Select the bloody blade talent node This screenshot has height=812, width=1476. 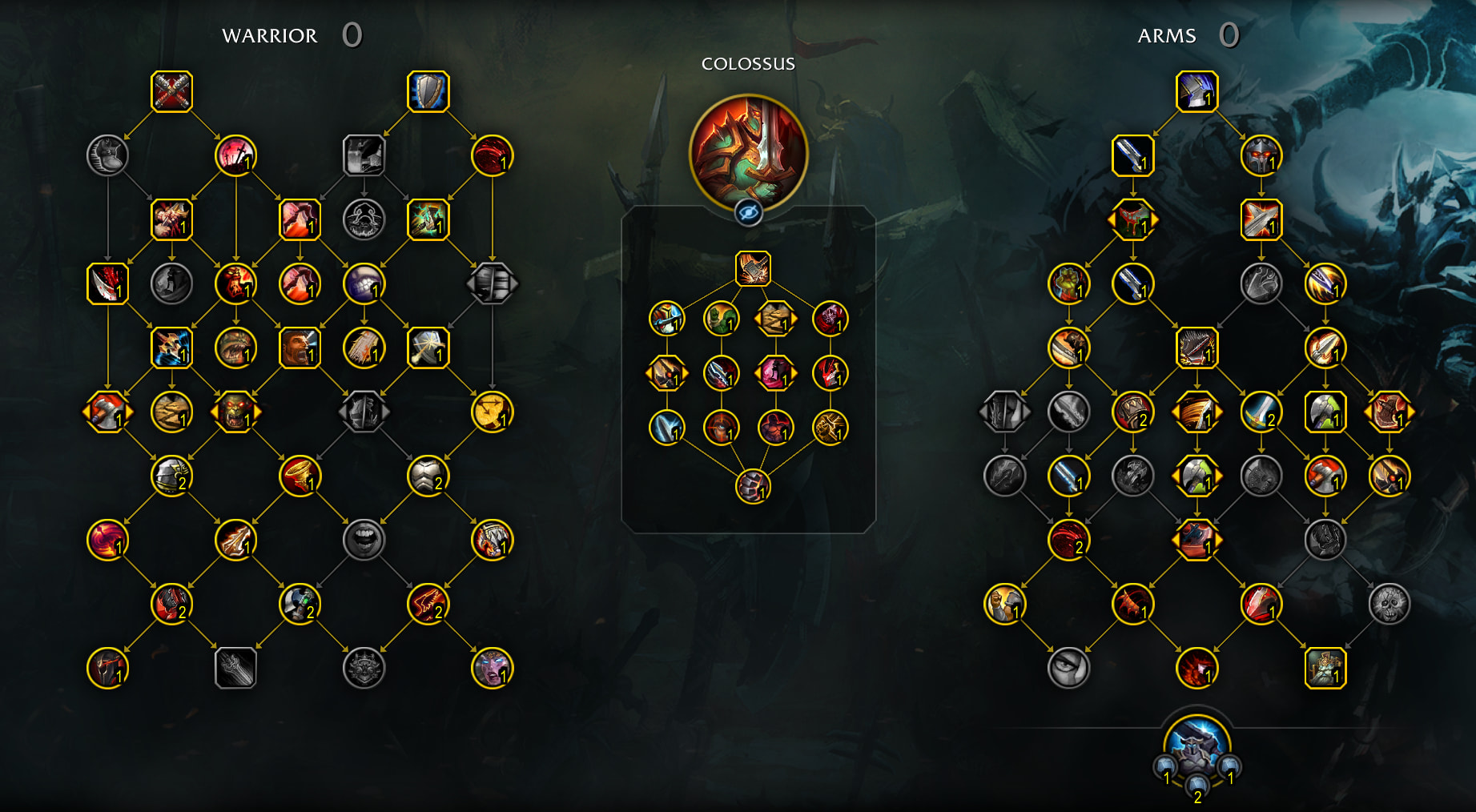point(107,283)
